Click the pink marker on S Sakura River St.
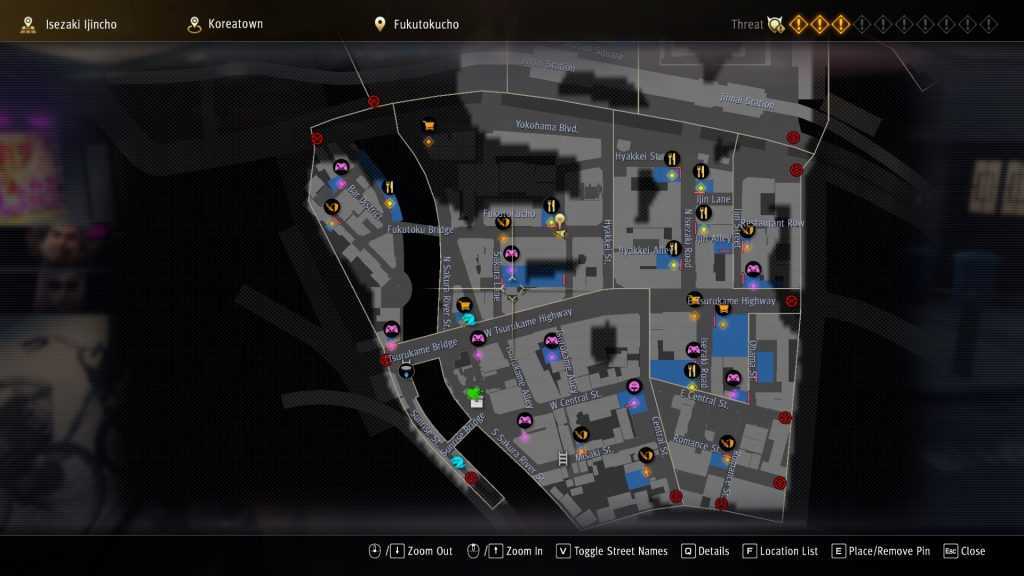 523,420
